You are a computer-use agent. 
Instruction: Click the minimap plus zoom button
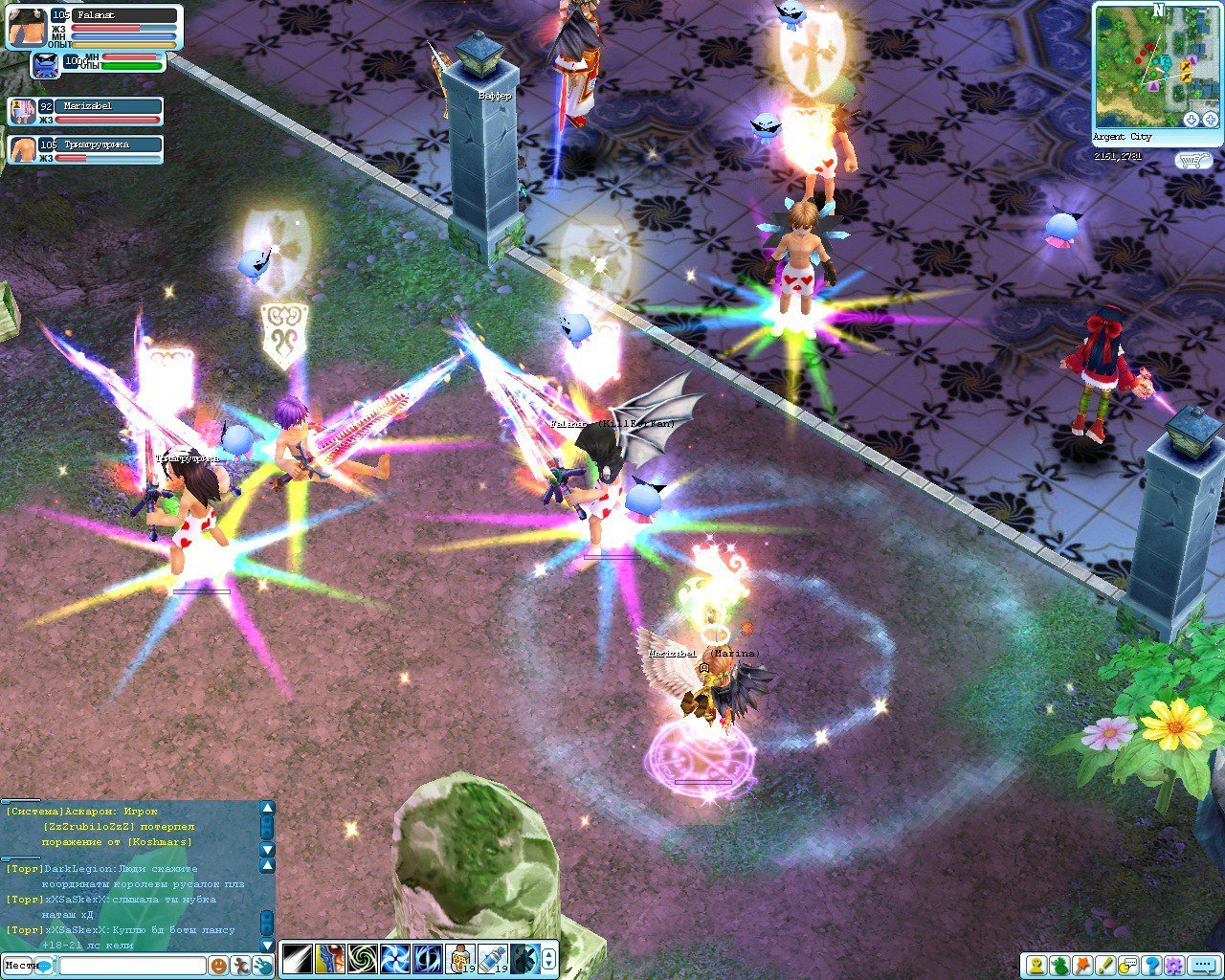(1210, 120)
